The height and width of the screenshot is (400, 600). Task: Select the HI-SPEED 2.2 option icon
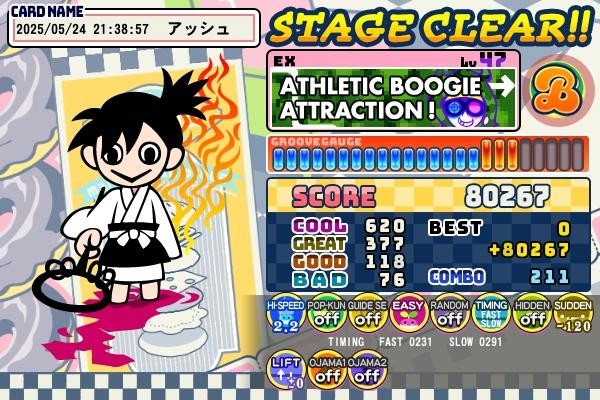click(x=285, y=314)
